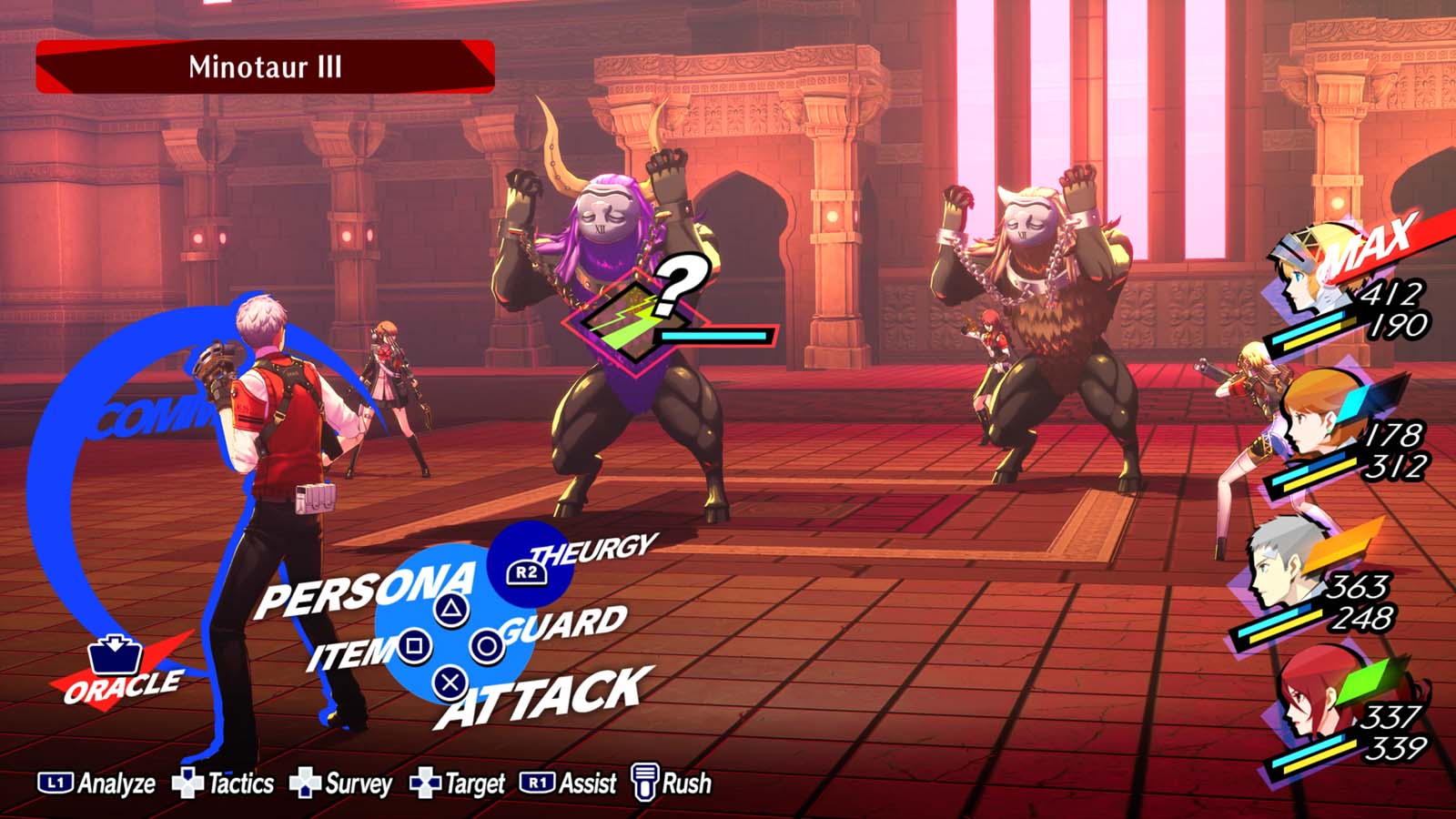This screenshot has height=819, width=1456.
Task: Trigger the Assist option
Action: coord(568,784)
